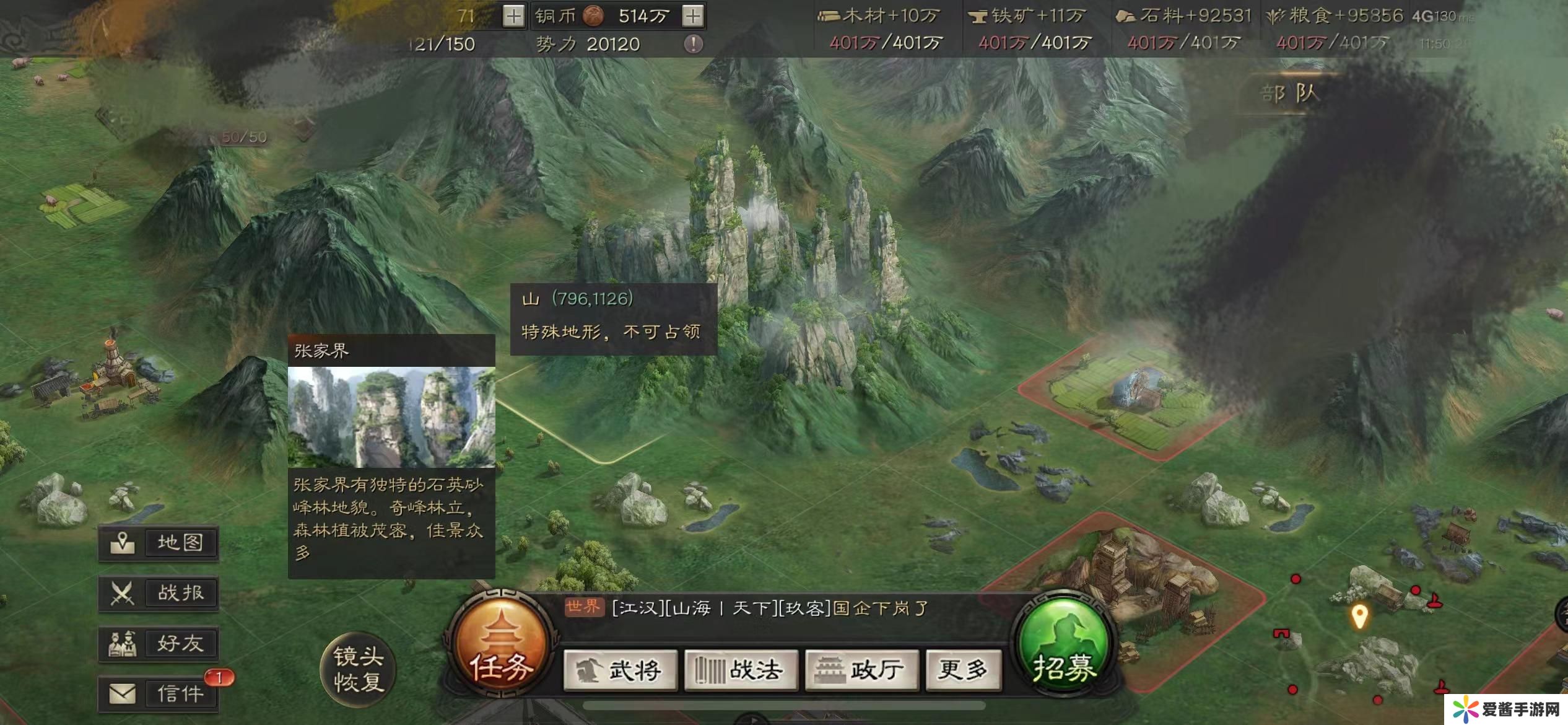Click the plus button next to 铜币 514万

coord(693,16)
